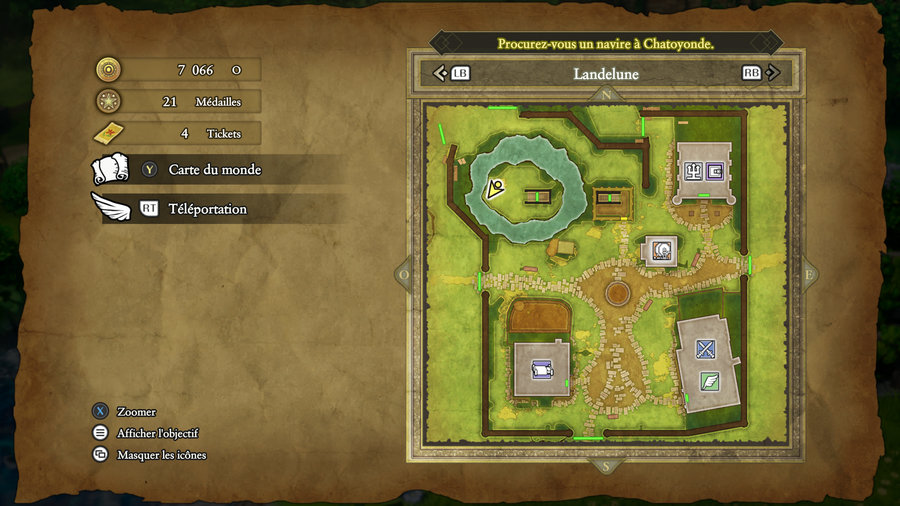
Task: Click the inn bed icon on the map
Action: 542,370
